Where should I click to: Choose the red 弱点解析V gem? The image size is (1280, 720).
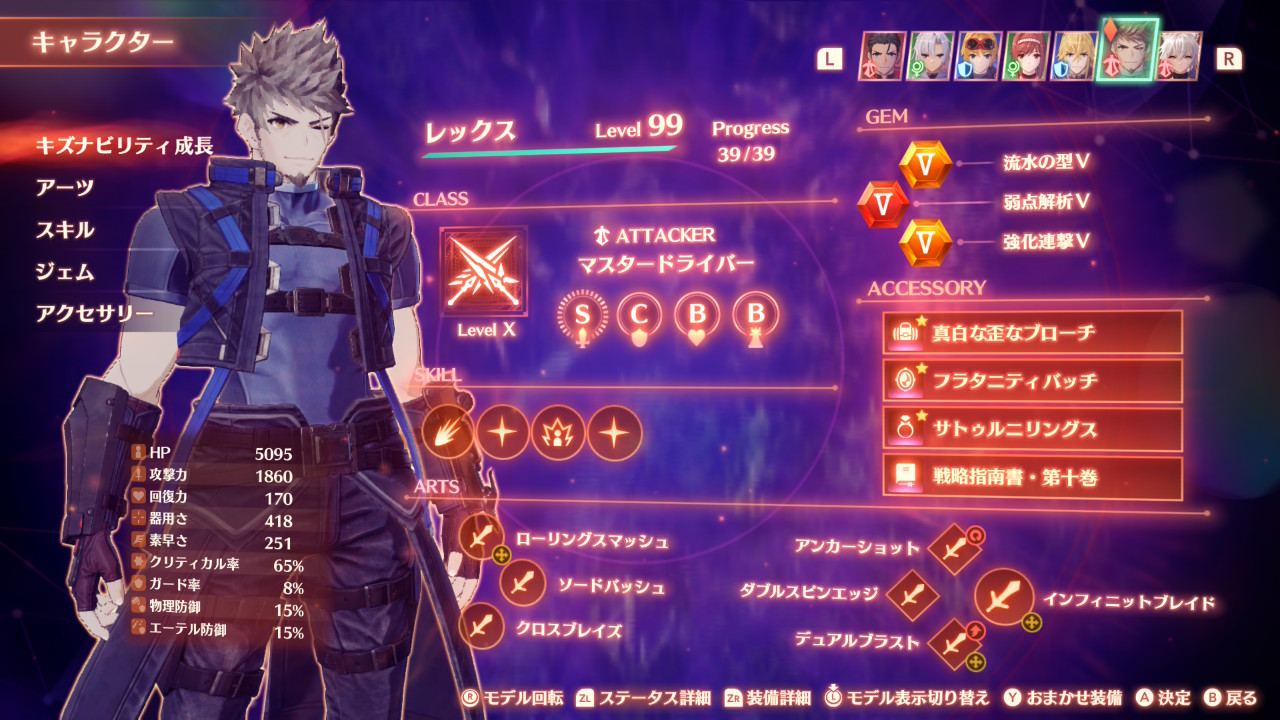pyautogui.click(x=883, y=204)
